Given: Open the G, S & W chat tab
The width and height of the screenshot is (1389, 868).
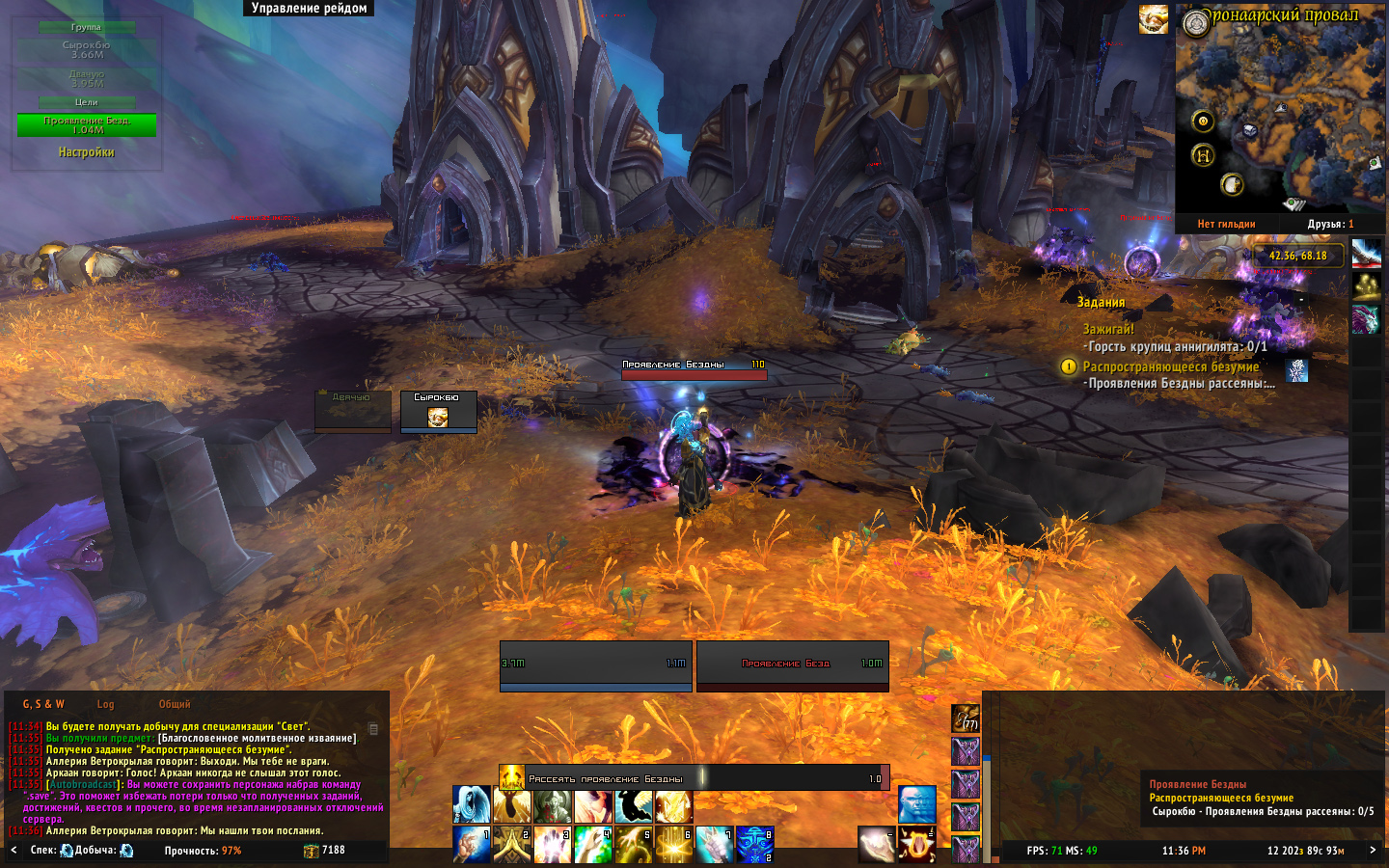Looking at the screenshot, I should (43, 704).
